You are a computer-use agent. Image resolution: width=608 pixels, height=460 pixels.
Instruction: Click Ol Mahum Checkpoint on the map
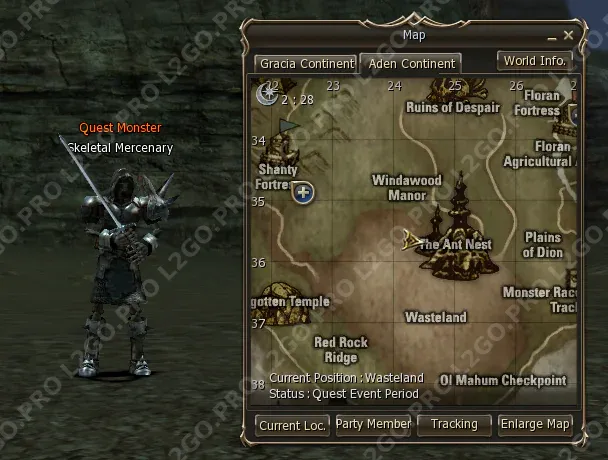click(503, 380)
